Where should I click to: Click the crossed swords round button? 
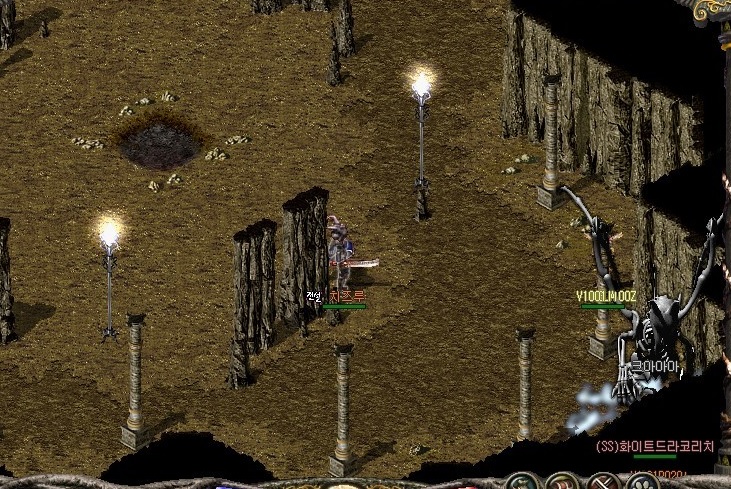pos(604,484)
